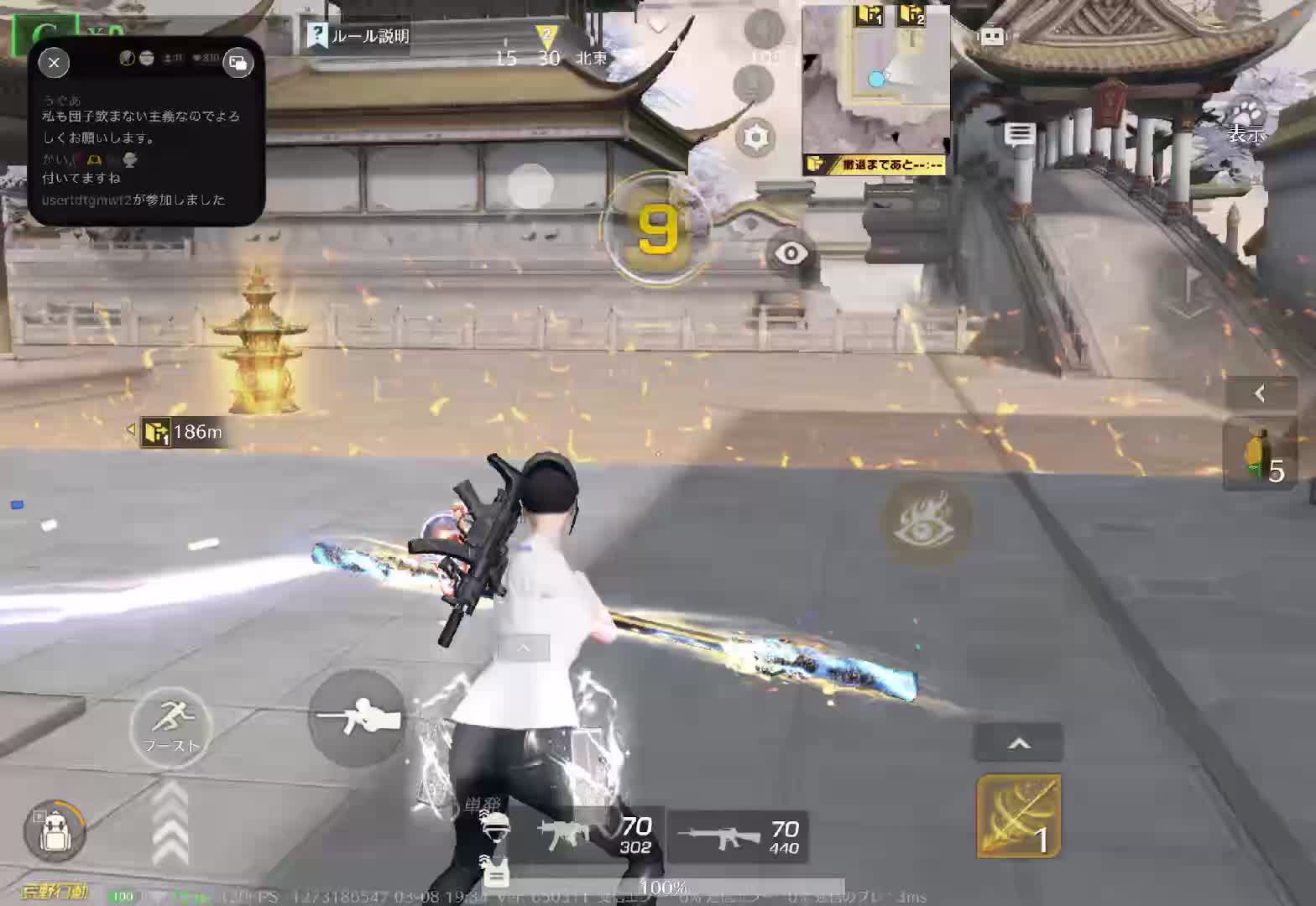Select the golden spear weapon slot
The width and height of the screenshot is (1316, 906).
1019,815
